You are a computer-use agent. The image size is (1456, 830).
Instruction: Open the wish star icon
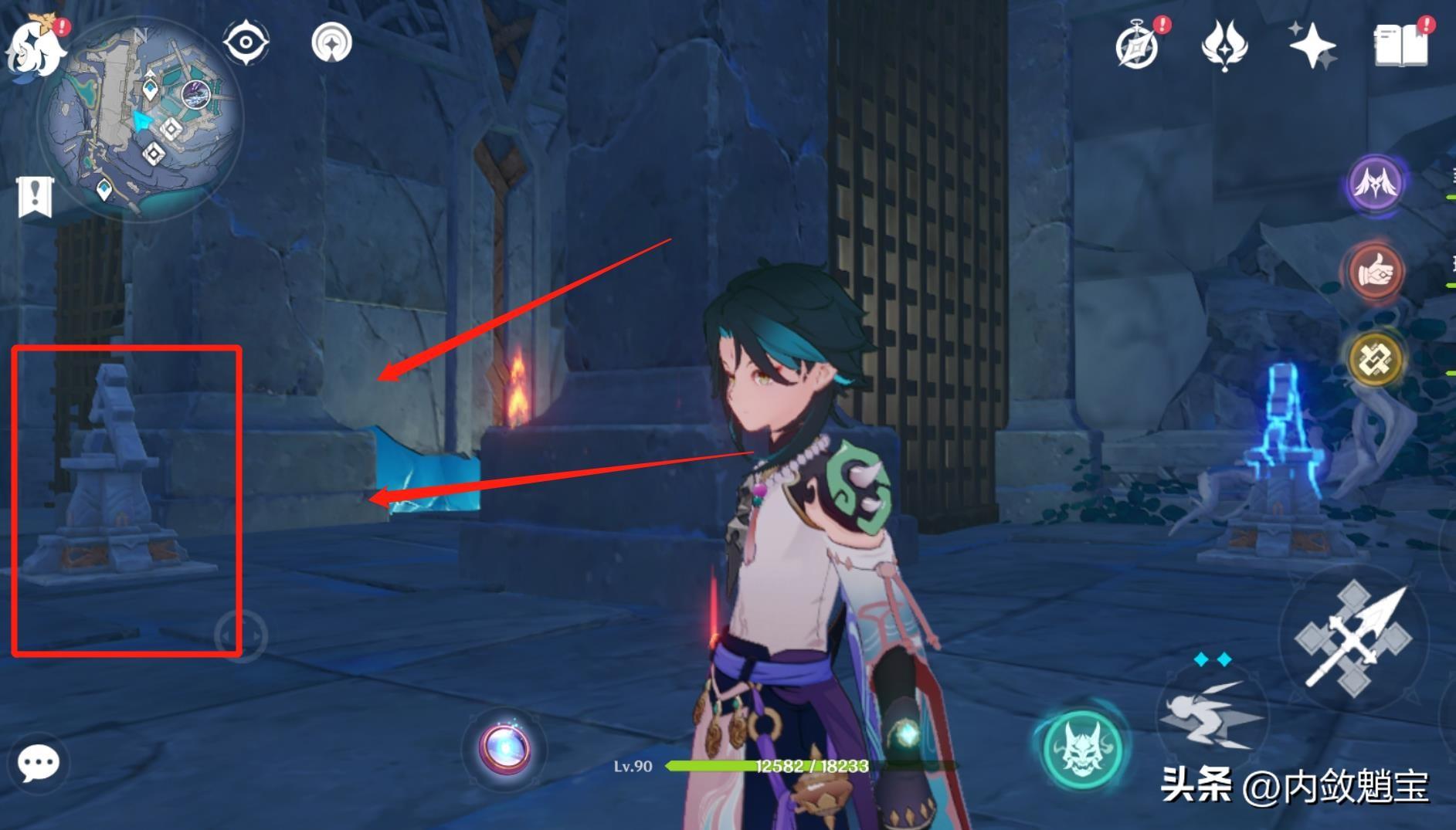point(1312,46)
